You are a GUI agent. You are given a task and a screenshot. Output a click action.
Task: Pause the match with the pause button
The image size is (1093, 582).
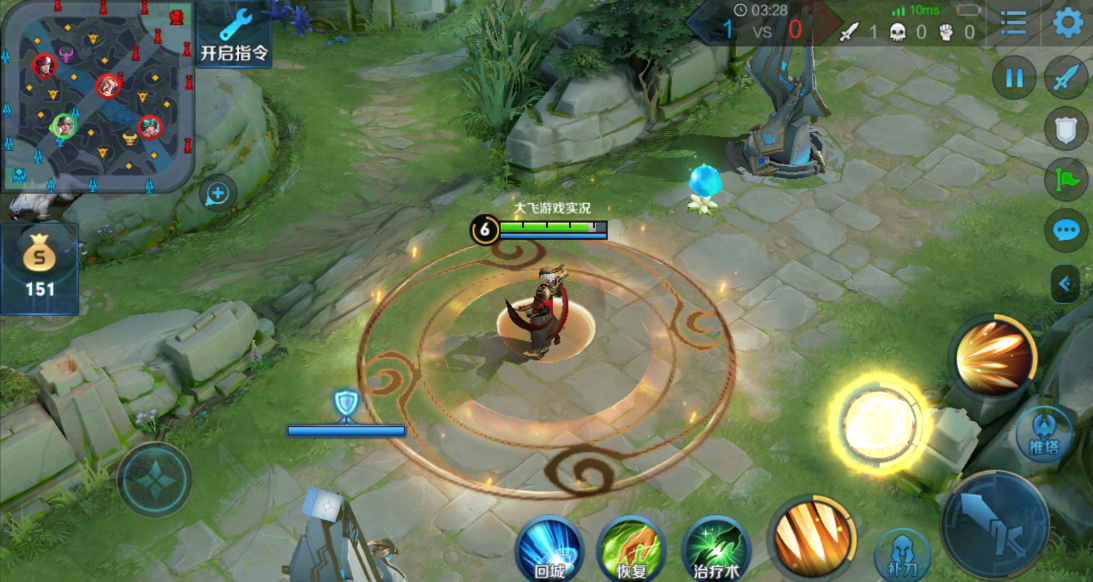[1015, 77]
